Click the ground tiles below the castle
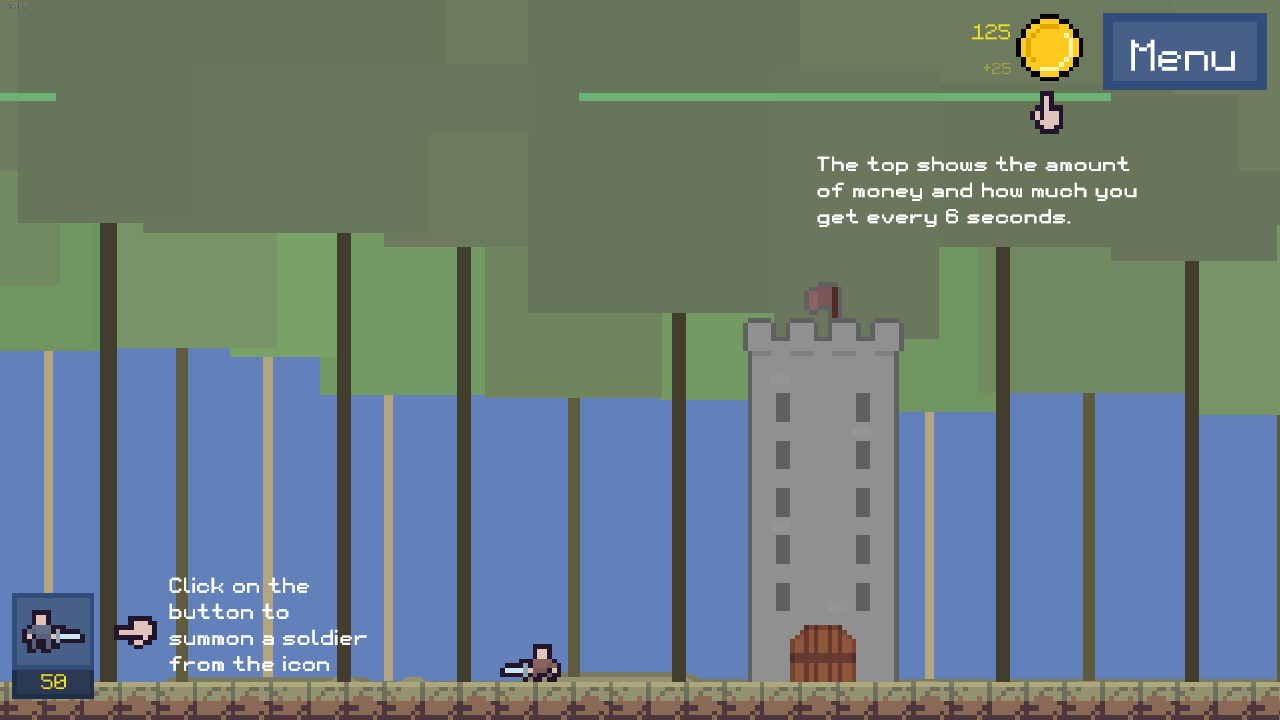 (x=822, y=700)
